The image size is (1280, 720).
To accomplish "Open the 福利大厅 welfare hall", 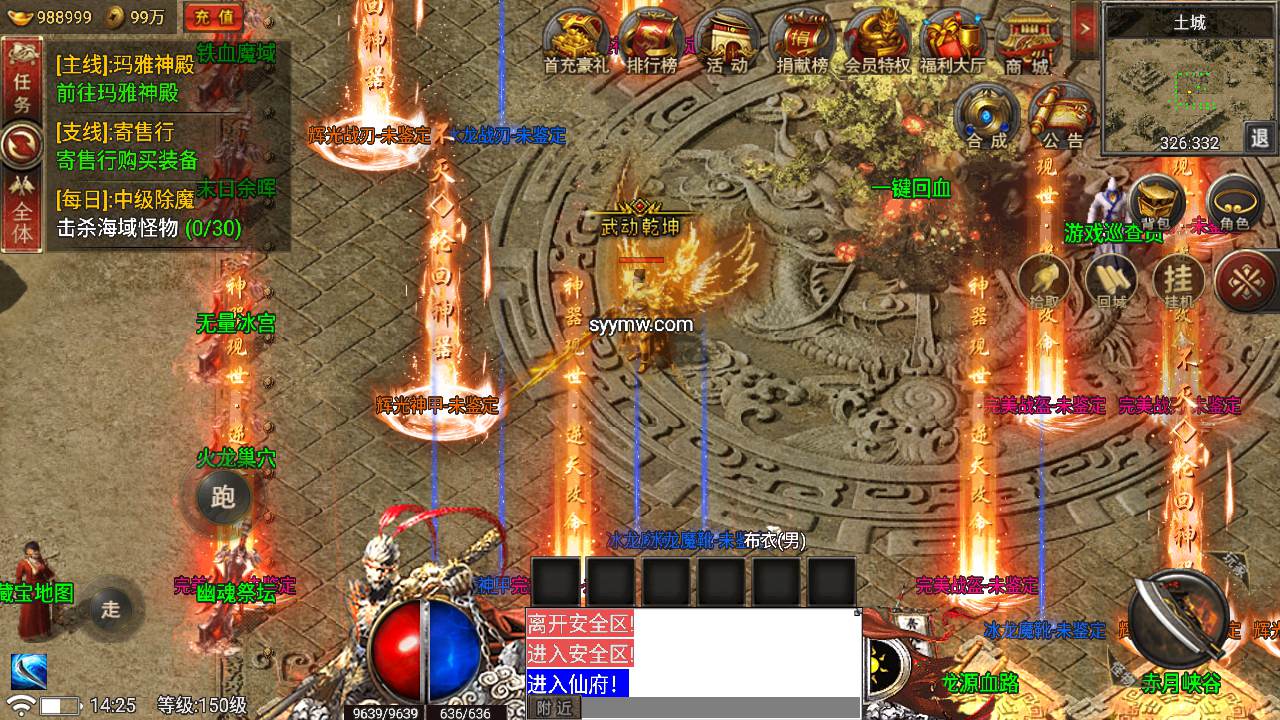I will click(x=951, y=42).
